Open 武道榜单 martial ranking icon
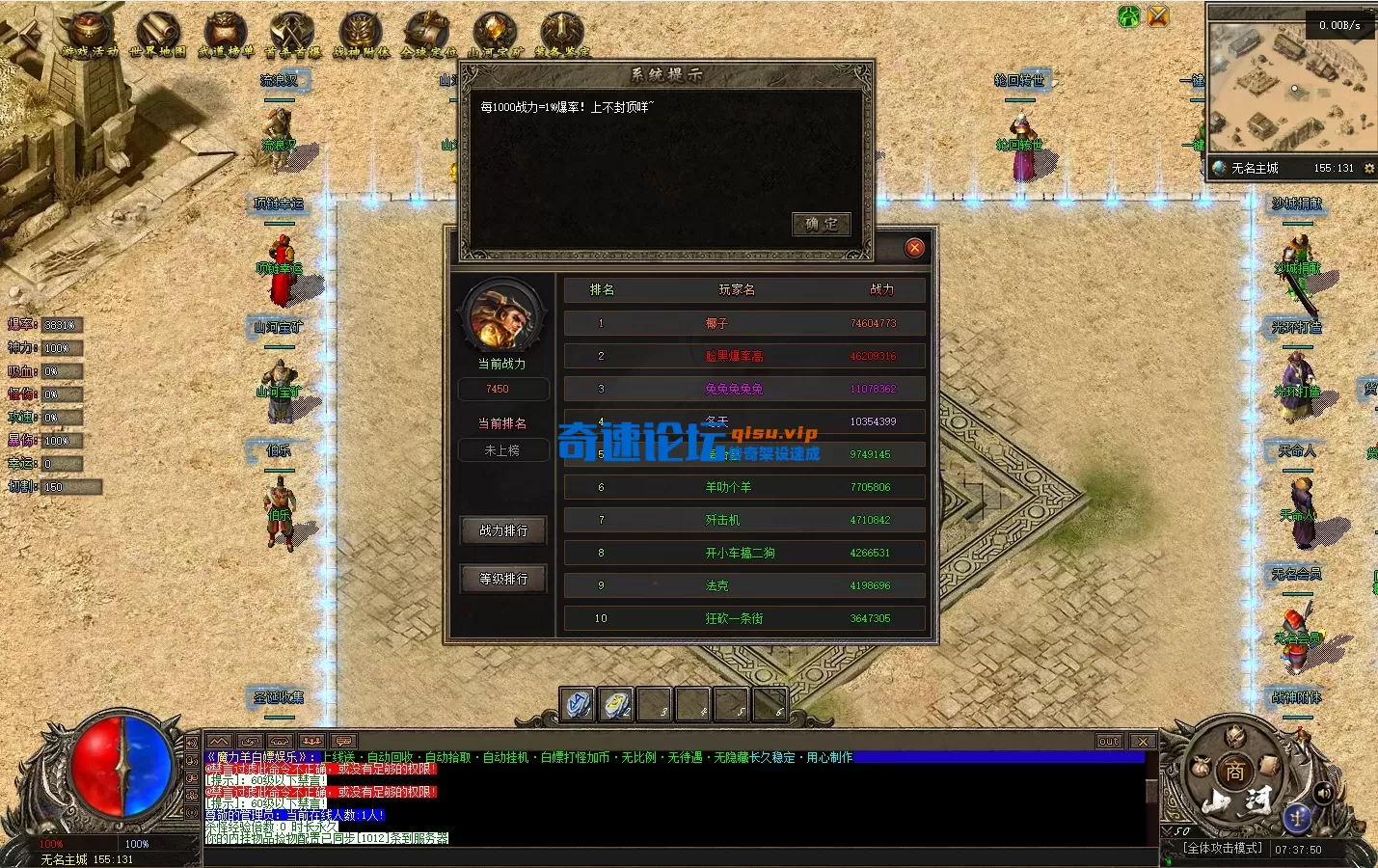The image size is (1378, 868). (x=225, y=33)
